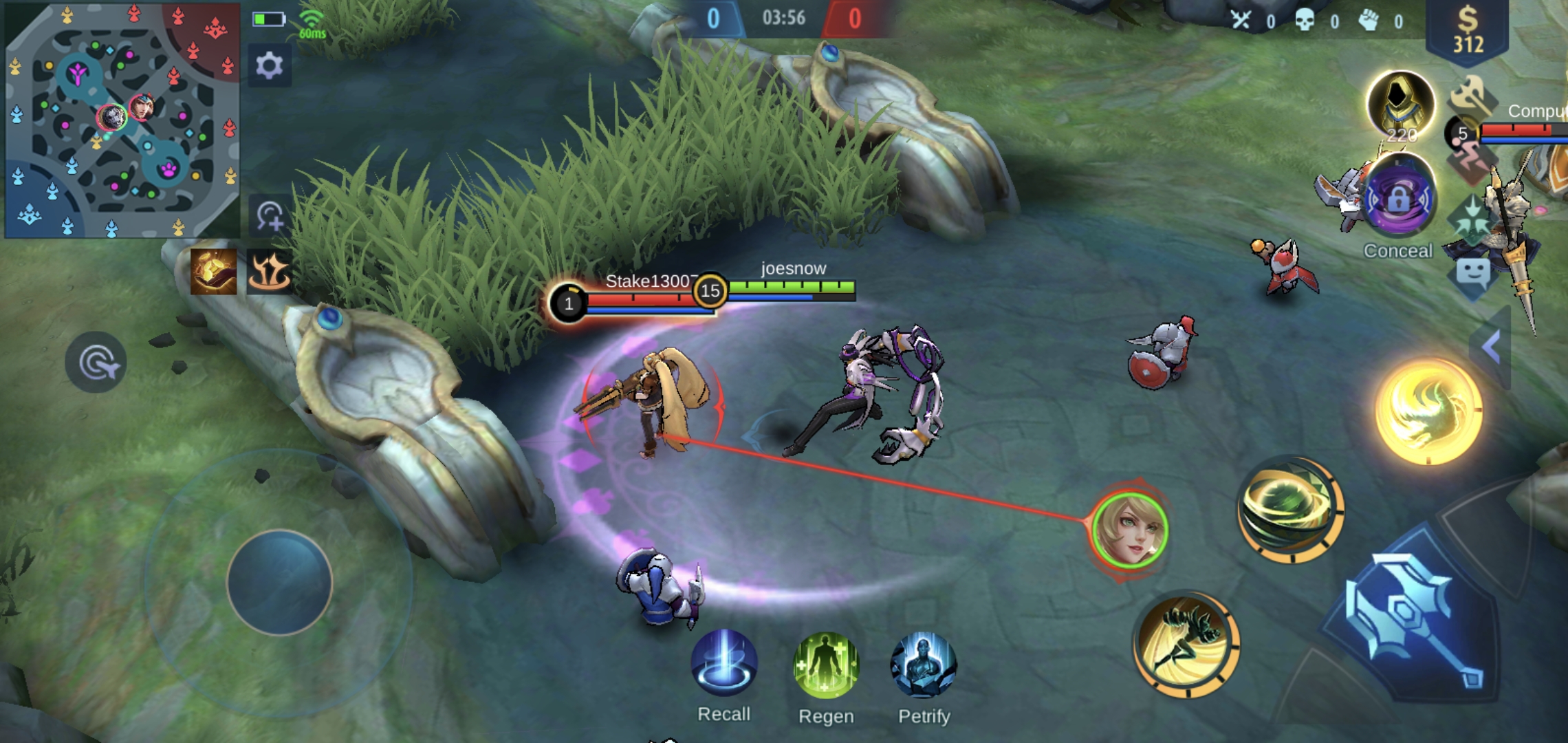Target the blonde enemy hero portrait
The height and width of the screenshot is (743, 1568).
tap(1130, 530)
